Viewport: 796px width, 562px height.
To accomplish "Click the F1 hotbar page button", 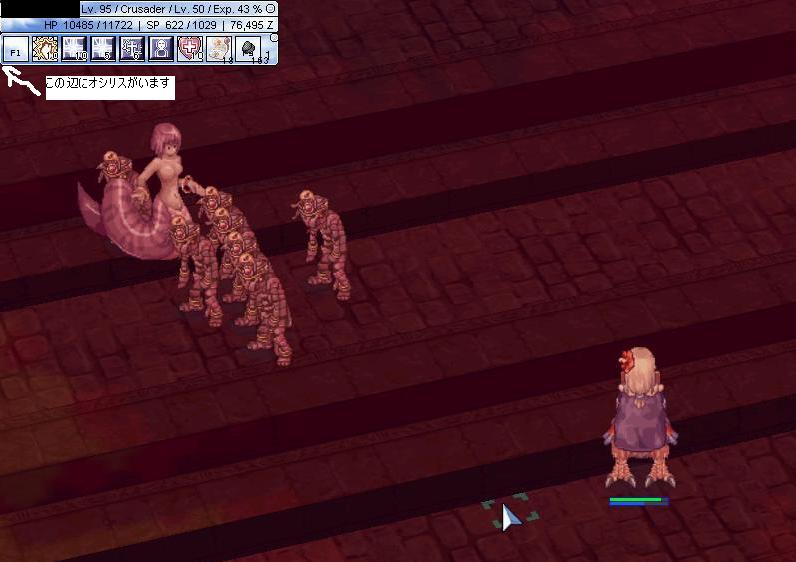I will click(15, 49).
